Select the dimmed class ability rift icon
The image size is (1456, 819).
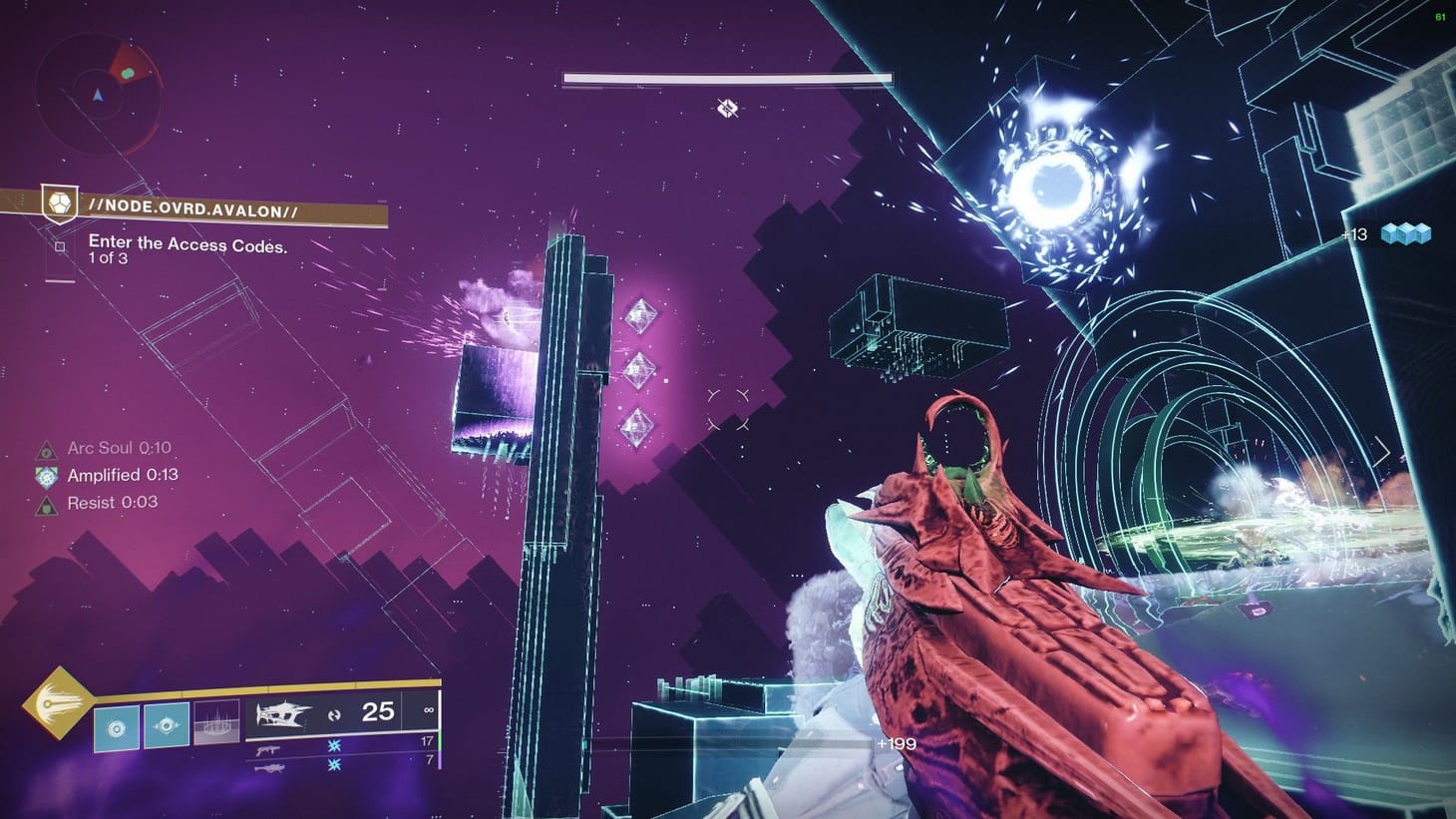click(214, 721)
